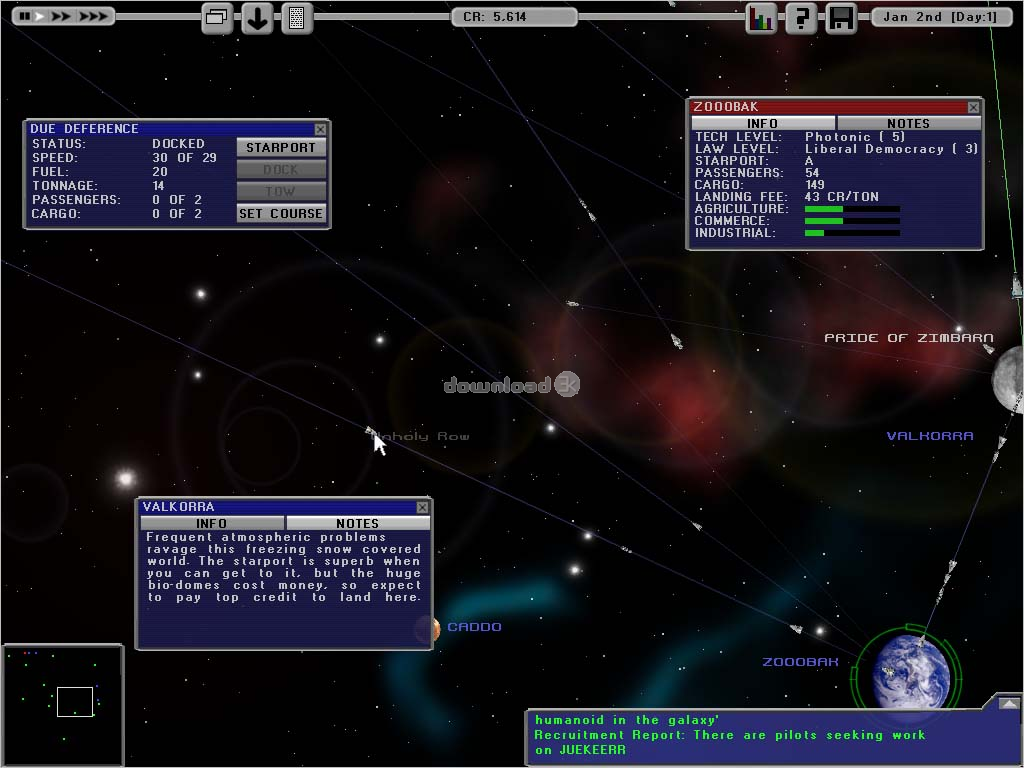This screenshot has height=768, width=1024.
Task: Open help with the question mark icon
Action: pyautogui.click(x=800, y=18)
